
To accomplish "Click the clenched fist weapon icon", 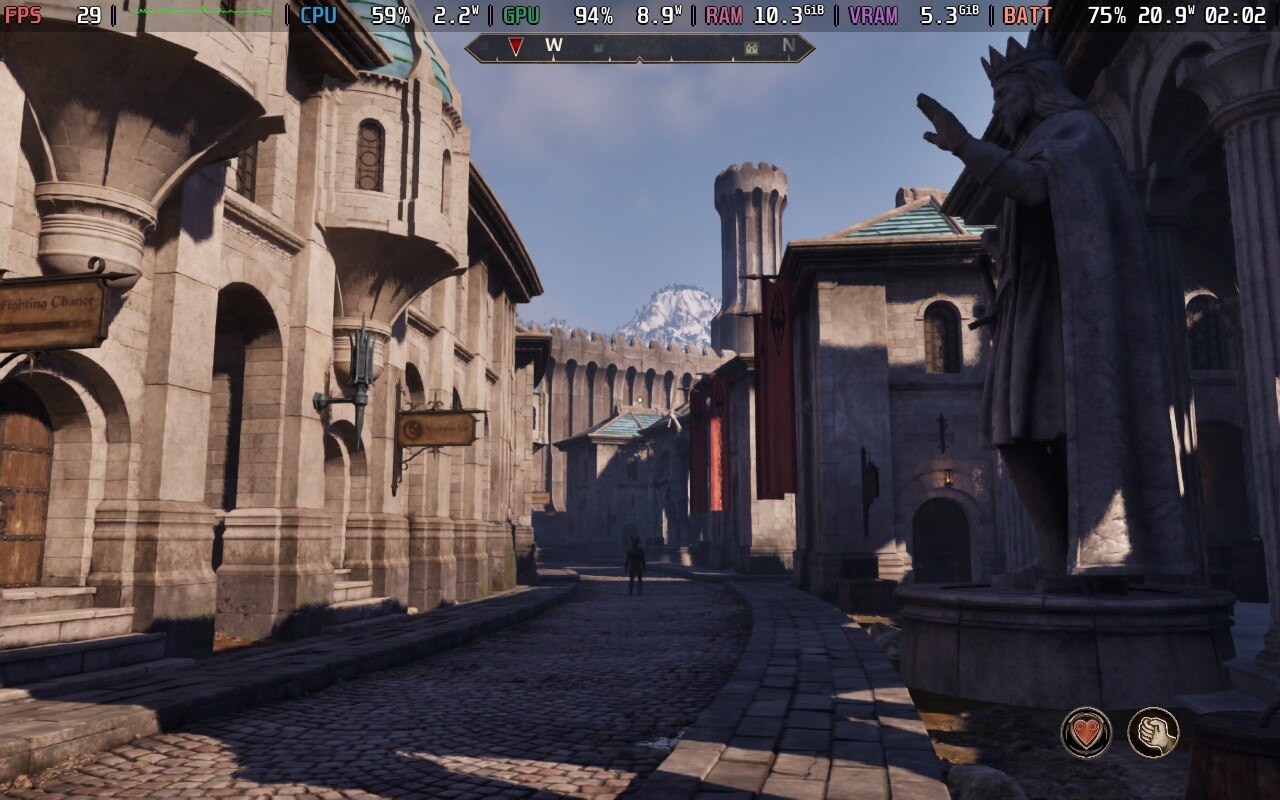I will pyautogui.click(x=1153, y=732).
